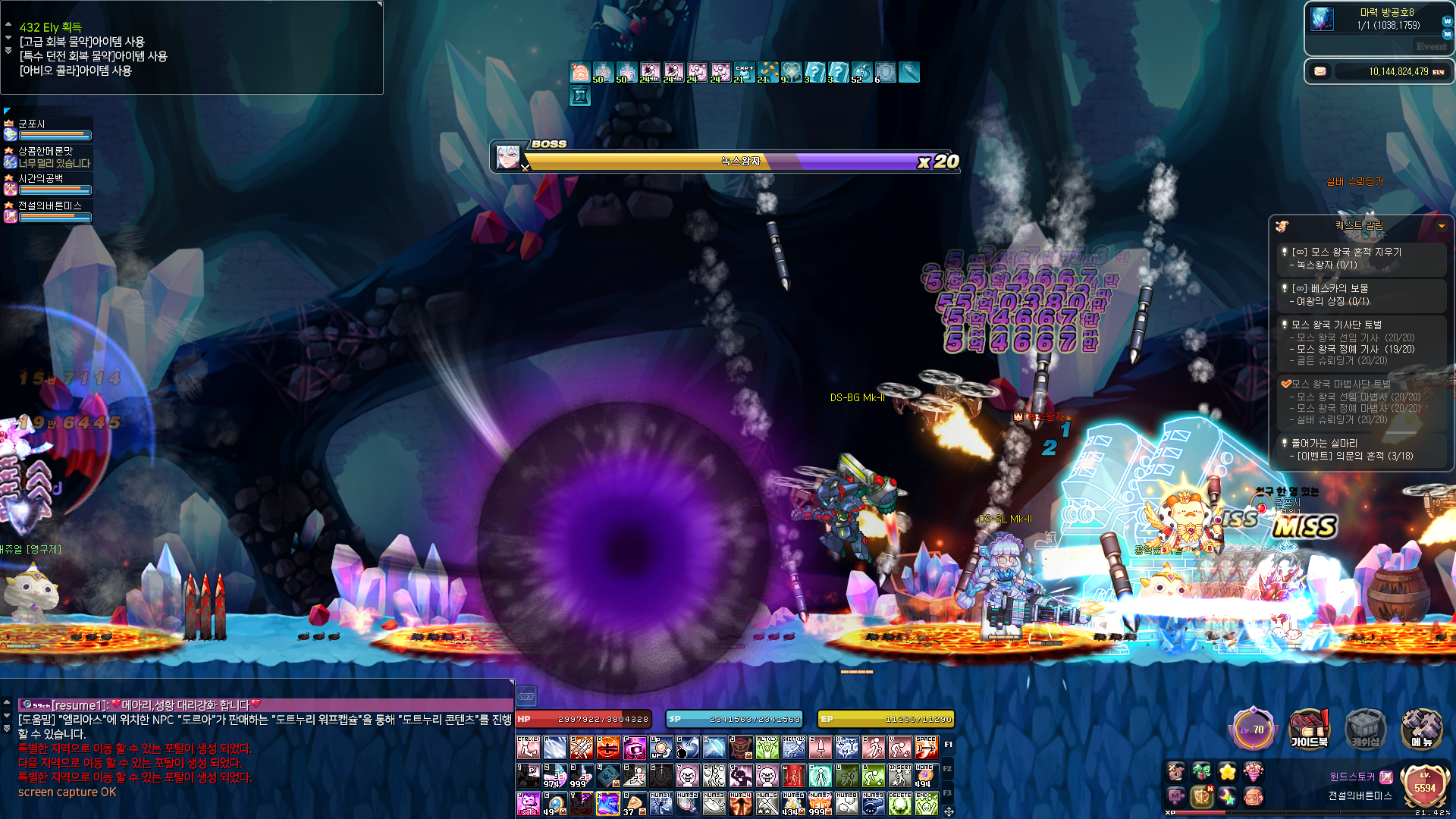This screenshot has height=819, width=1456.
Task: Open the 메뉴 gear menu
Action: click(x=1420, y=729)
